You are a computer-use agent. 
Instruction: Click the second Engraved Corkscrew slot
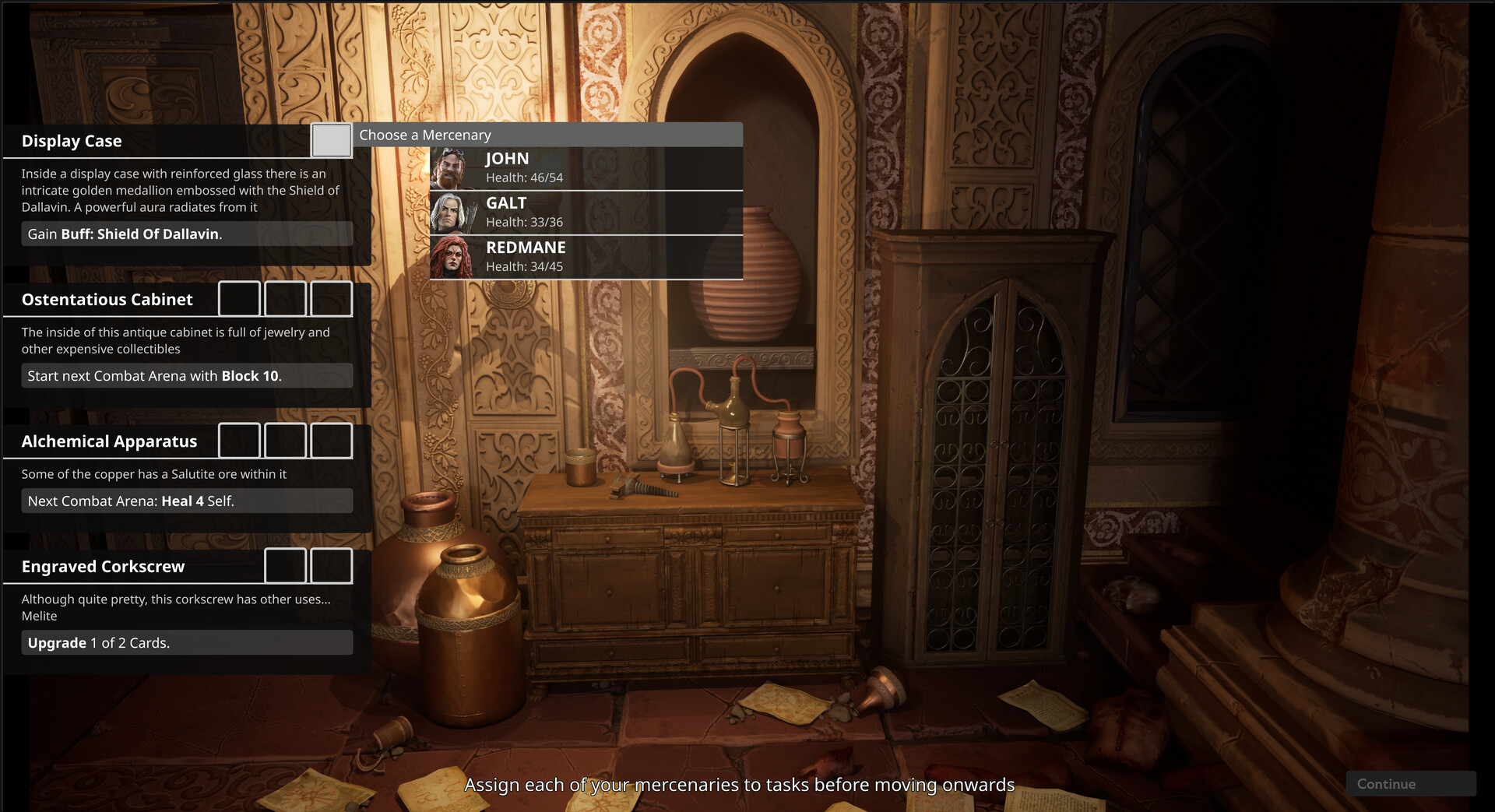pyautogui.click(x=331, y=566)
